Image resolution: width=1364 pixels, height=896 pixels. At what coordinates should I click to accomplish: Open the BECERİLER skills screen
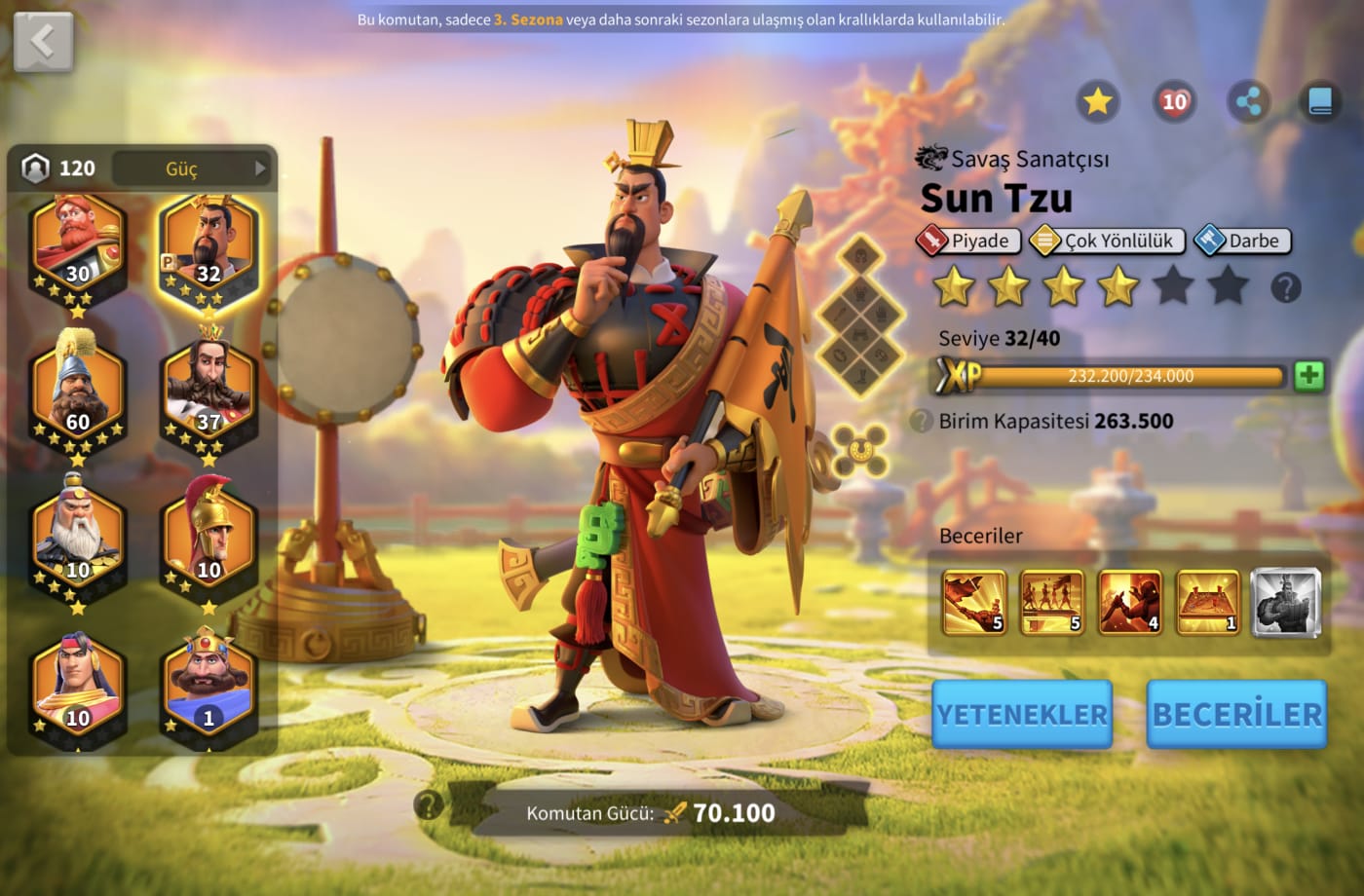point(1236,714)
